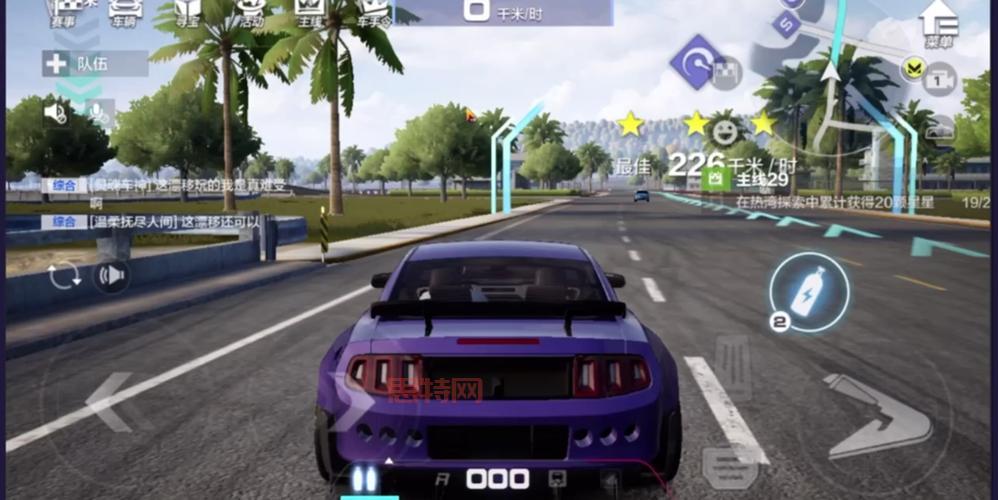This screenshot has width=998, height=500.
Task: Tap the car icon below the camera button
Action: click(939, 129)
